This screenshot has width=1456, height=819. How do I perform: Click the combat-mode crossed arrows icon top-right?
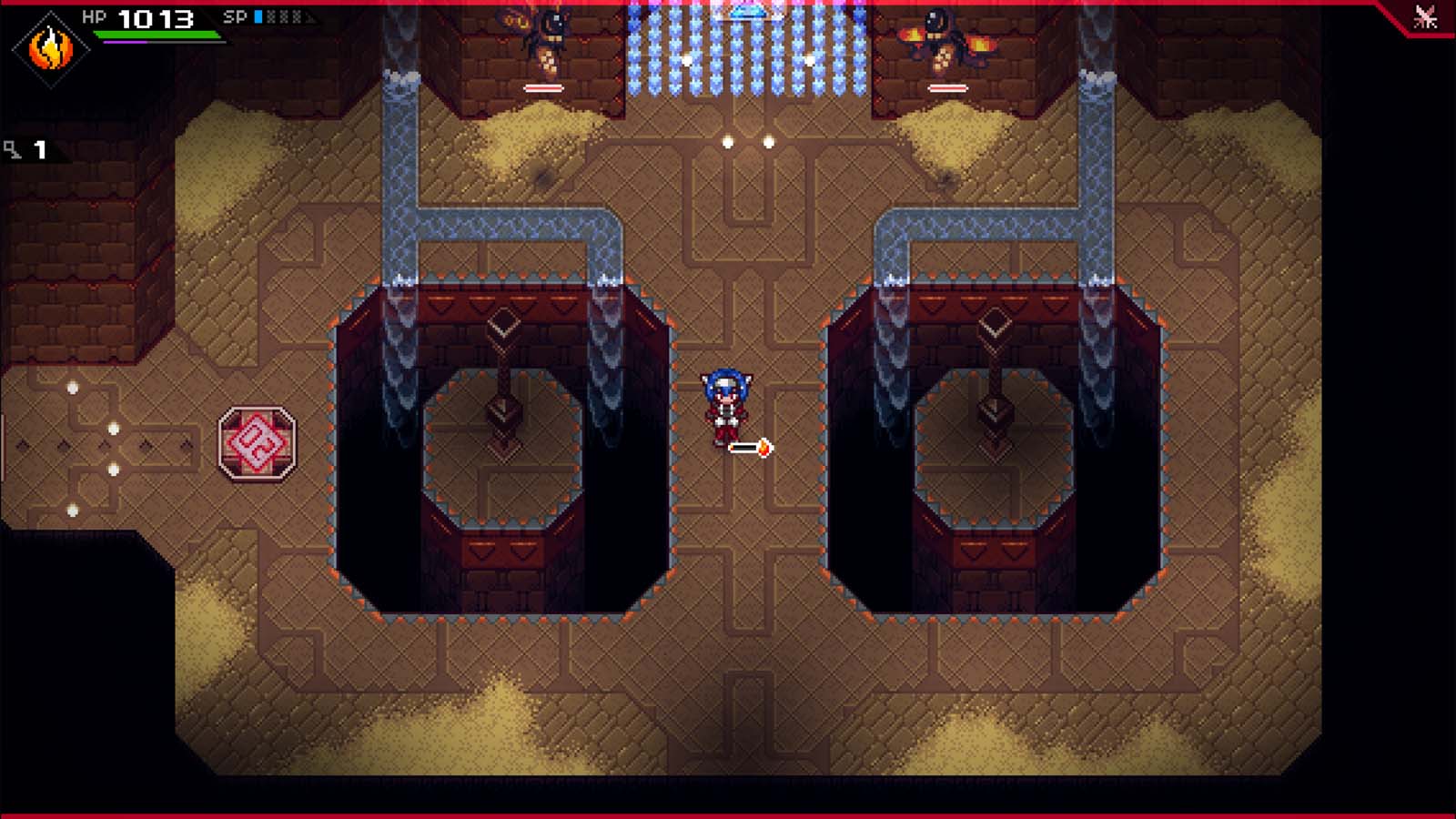pos(1425,15)
